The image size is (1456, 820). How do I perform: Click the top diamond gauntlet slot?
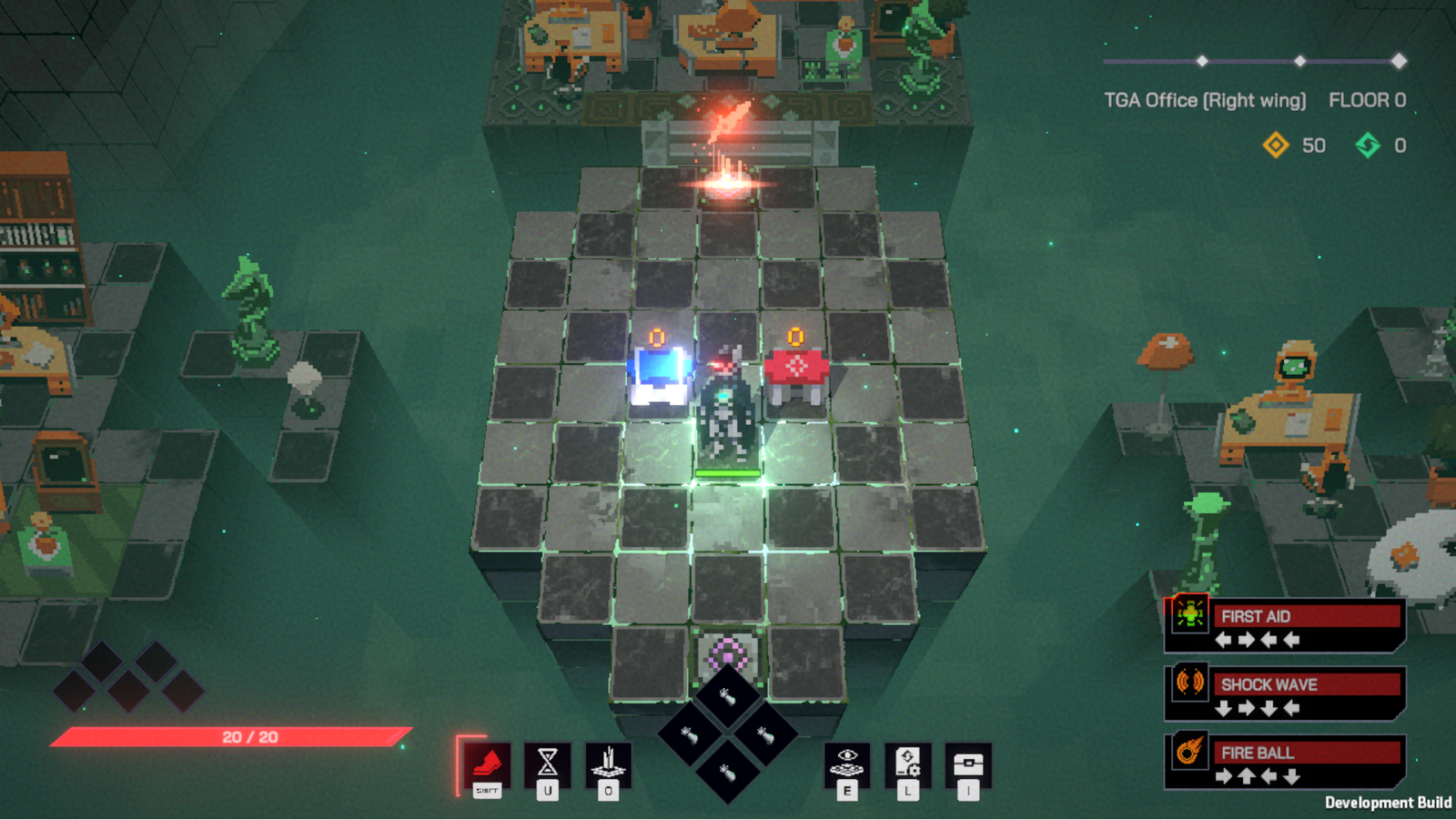tap(727, 698)
